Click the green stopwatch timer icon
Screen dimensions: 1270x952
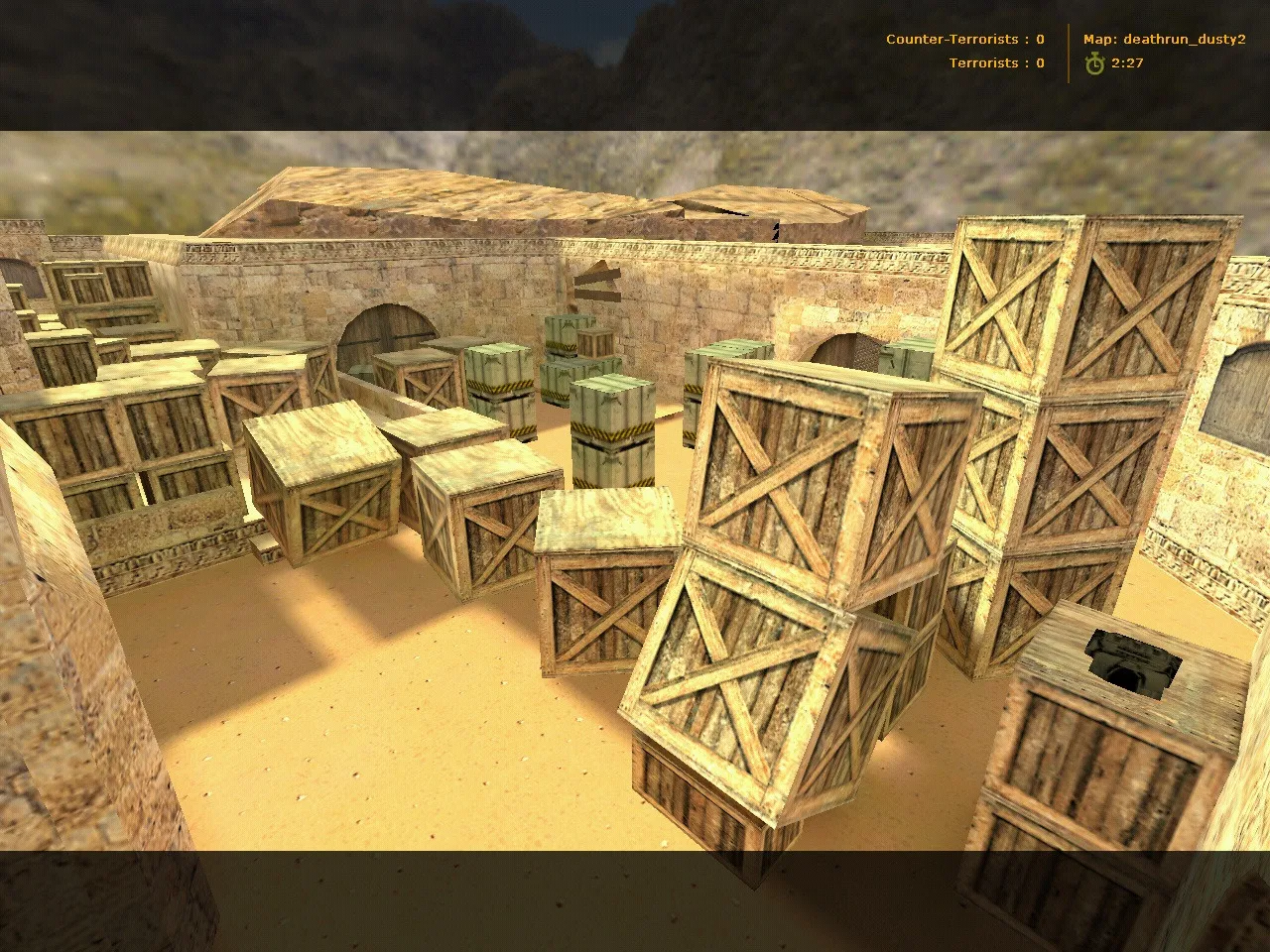coord(1094,63)
